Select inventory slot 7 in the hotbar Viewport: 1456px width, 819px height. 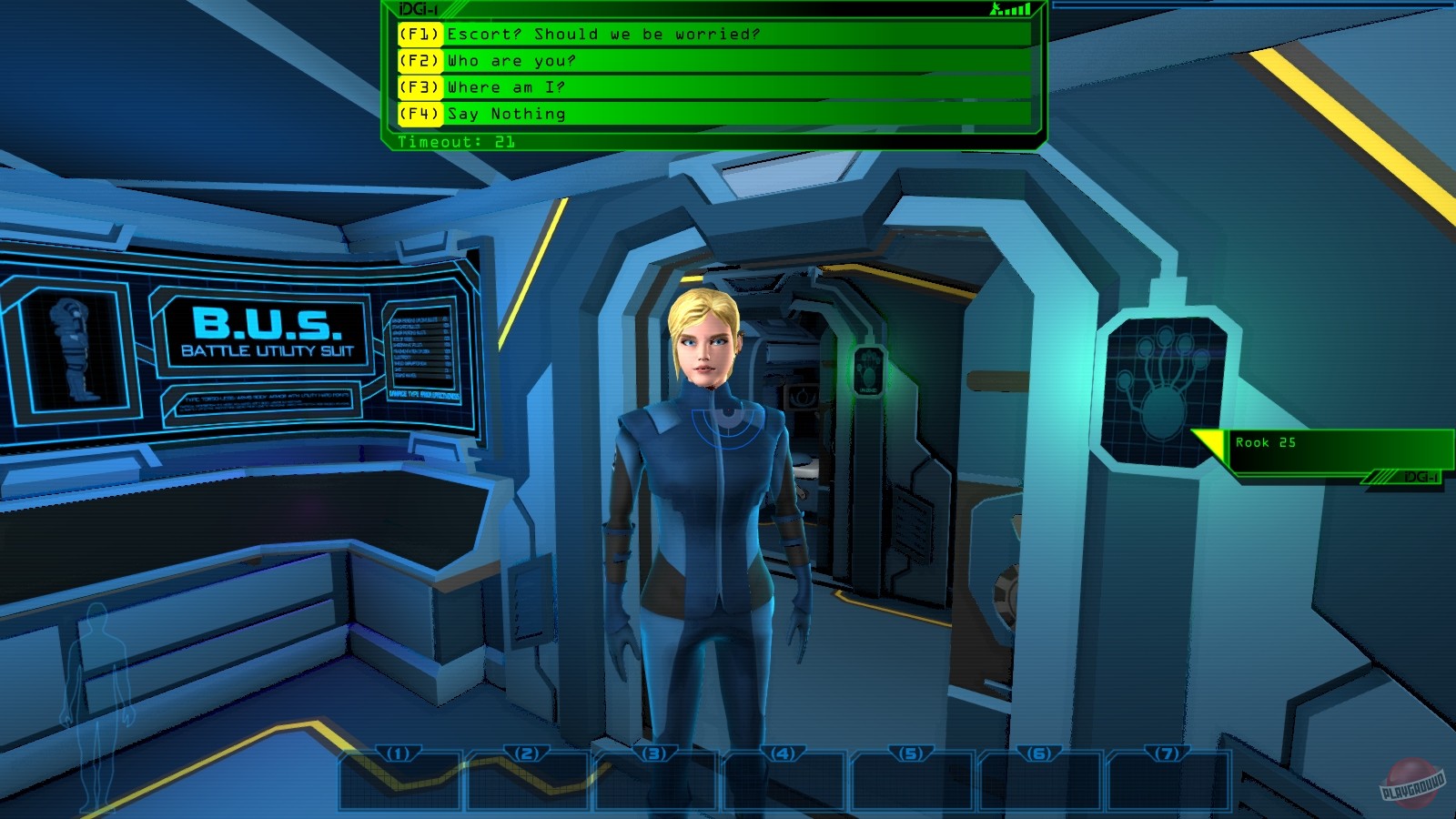coord(1168,778)
